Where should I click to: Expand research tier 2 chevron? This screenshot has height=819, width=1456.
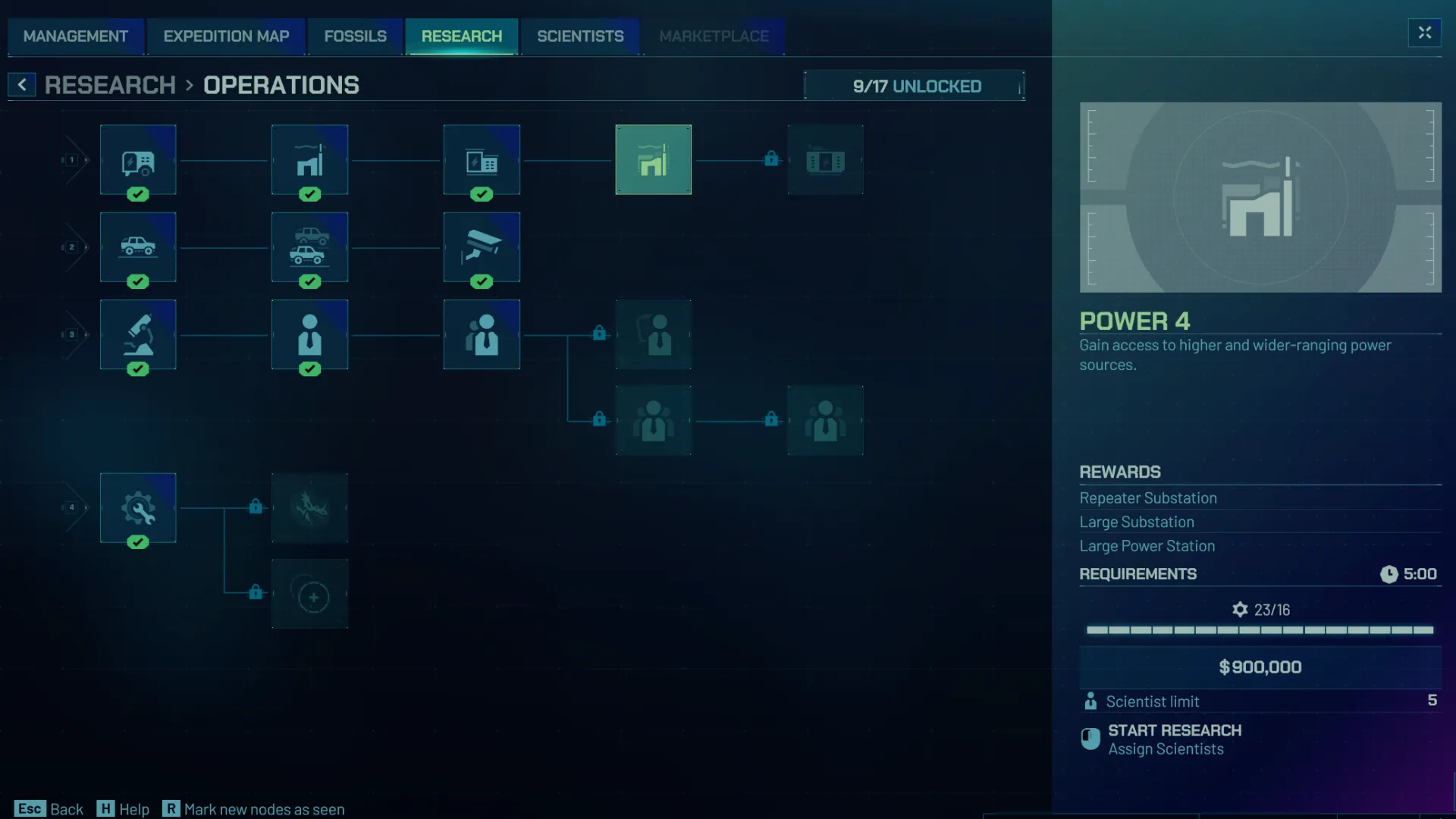[72, 247]
